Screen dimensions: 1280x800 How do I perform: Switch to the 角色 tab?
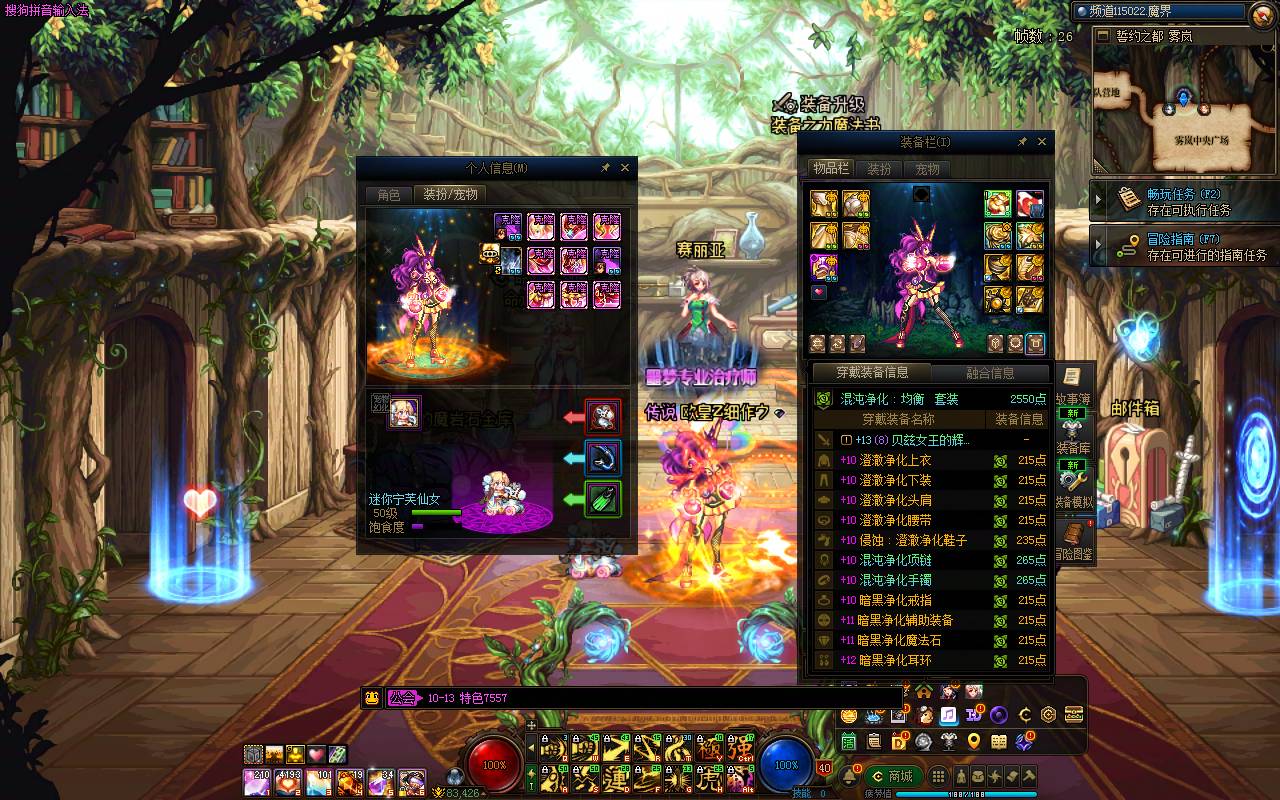(388, 195)
